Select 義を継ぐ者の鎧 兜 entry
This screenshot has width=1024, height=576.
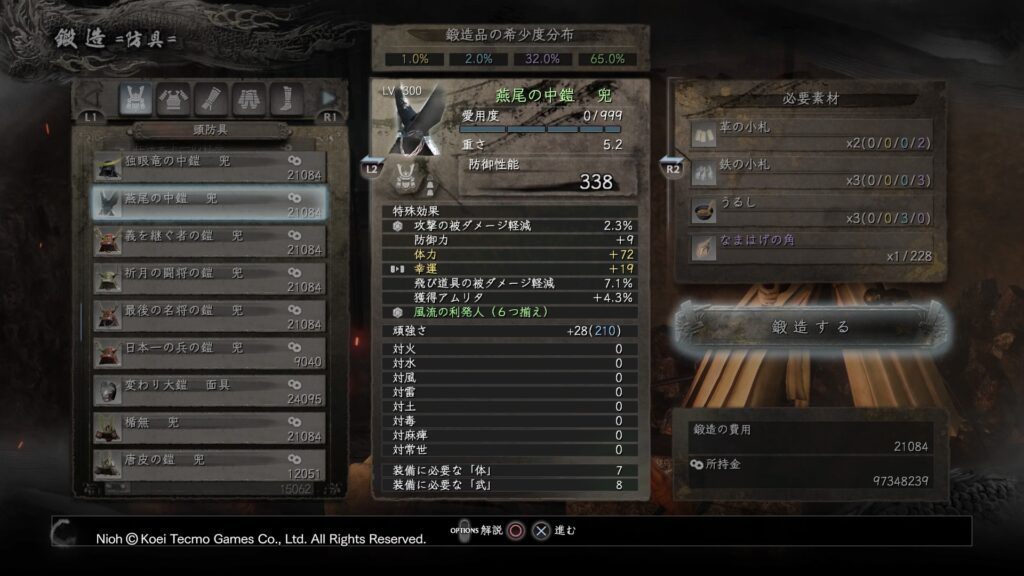208,241
